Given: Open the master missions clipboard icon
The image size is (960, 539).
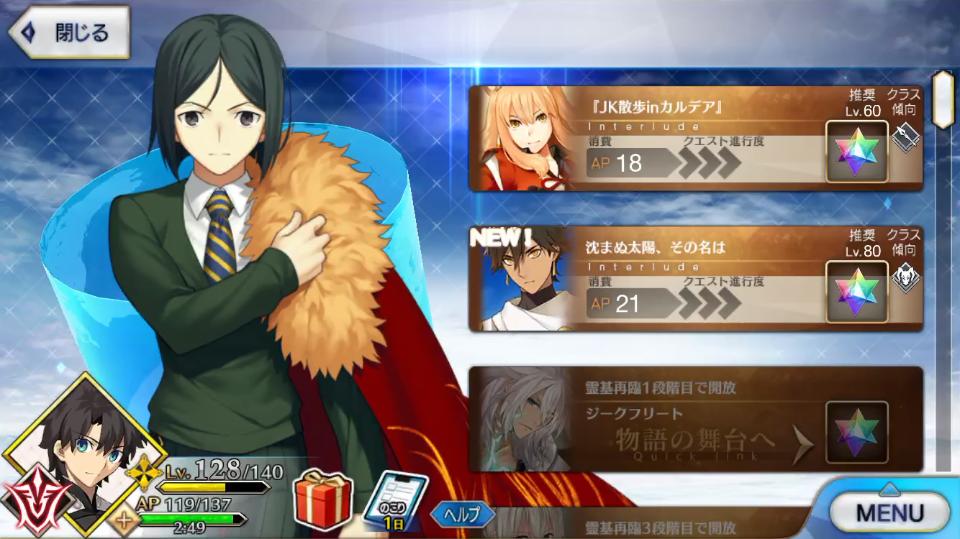Looking at the screenshot, I should click(395, 499).
